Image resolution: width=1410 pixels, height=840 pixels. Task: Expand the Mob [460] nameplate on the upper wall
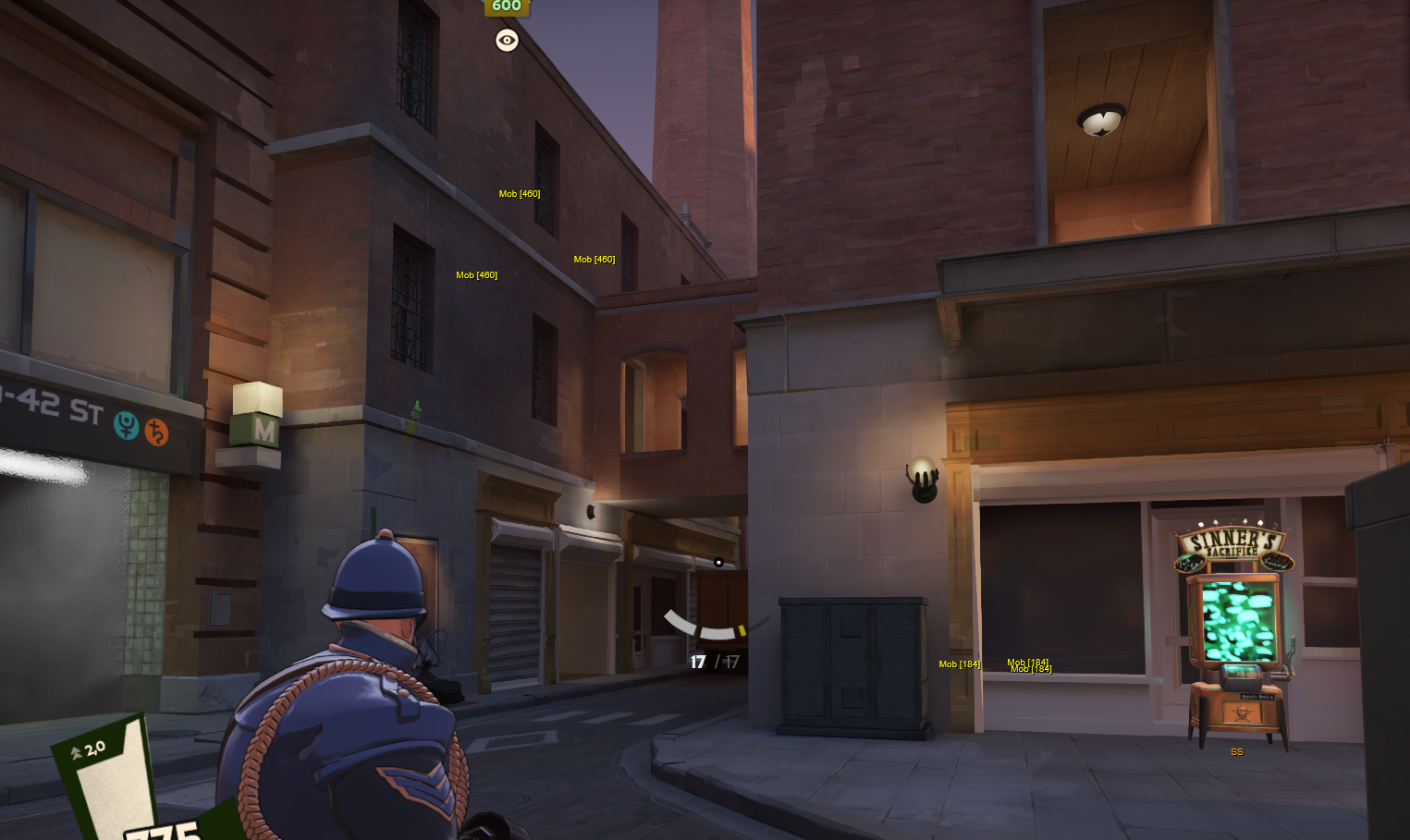click(x=519, y=194)
